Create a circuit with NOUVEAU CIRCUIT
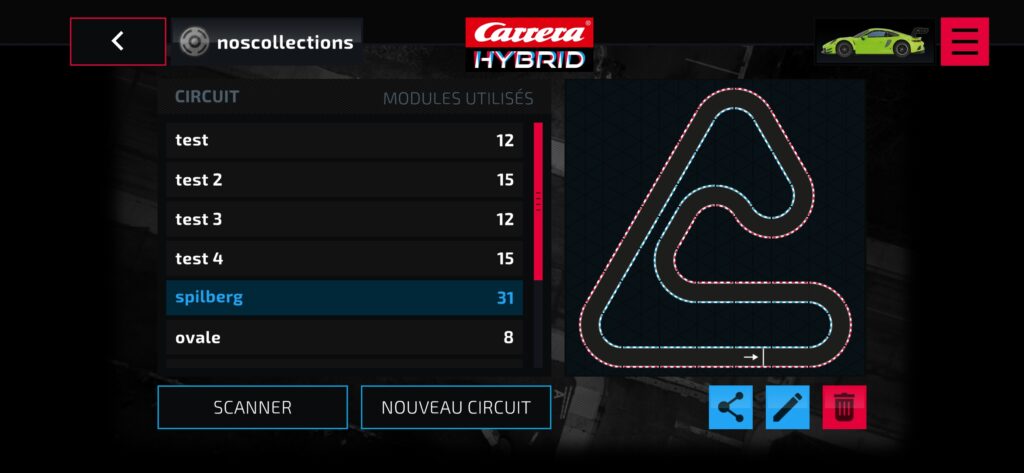The height and width of the screenshot is (473, 1024). pyautogui.click(x=455, y=407)
